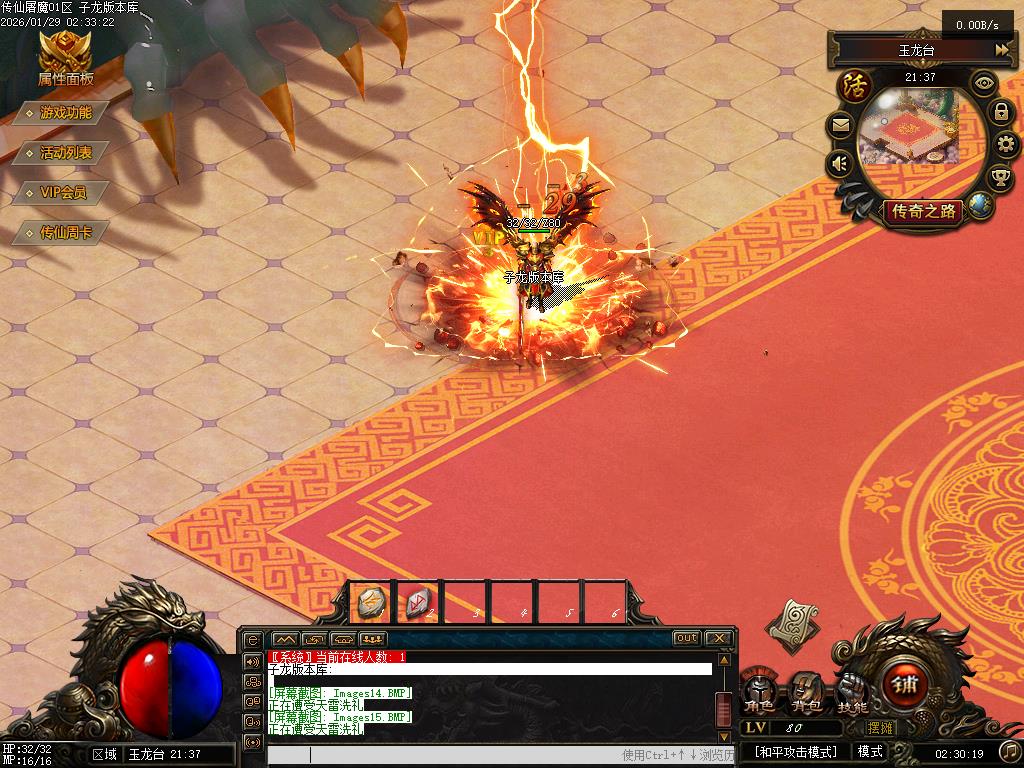Select the 传仙周卡 weekly card entry

point(65,233)
